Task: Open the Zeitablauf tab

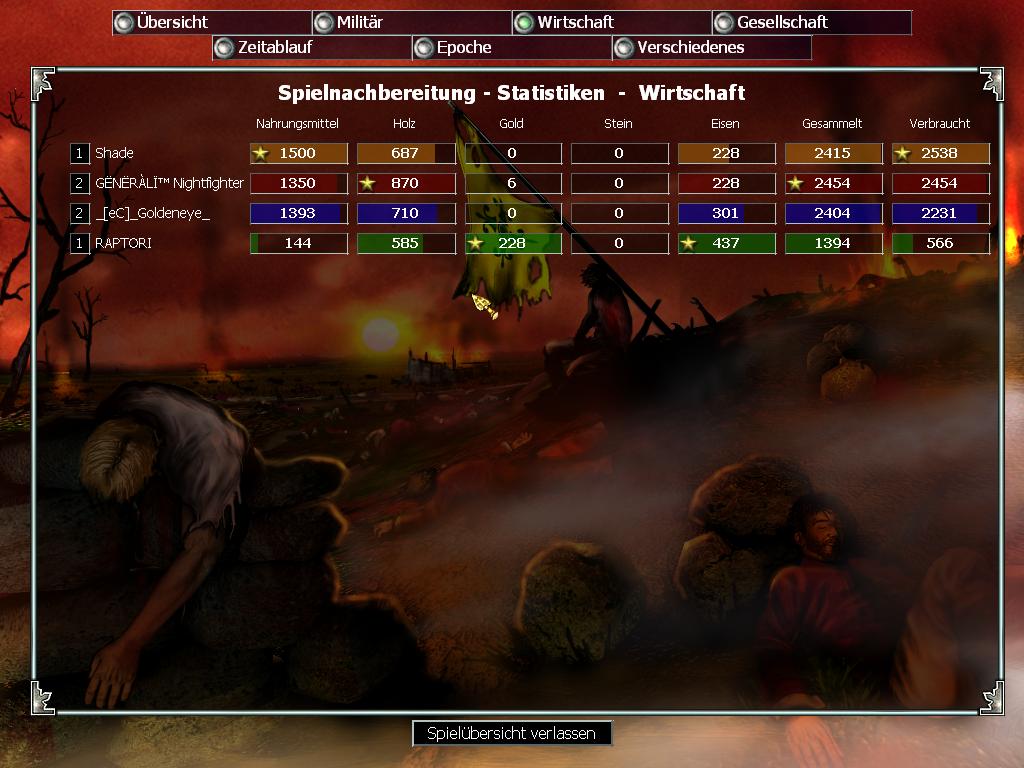Action: coord(311,47)
